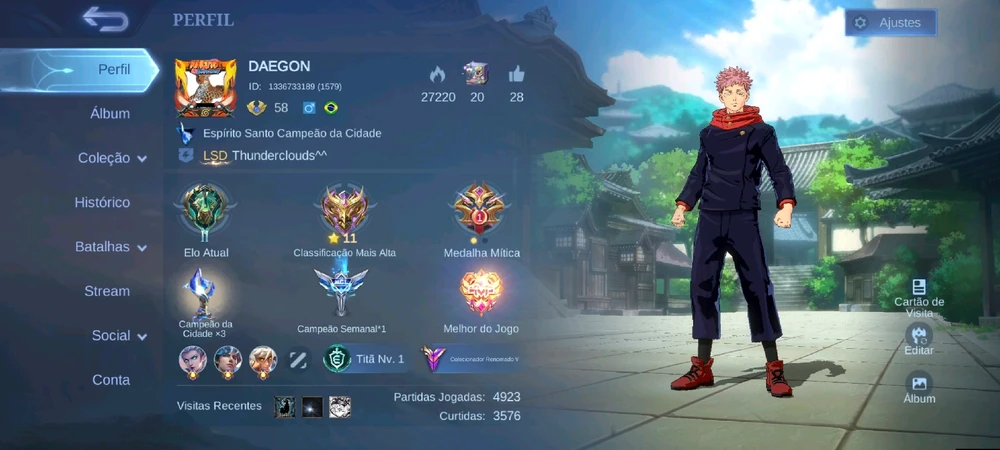Expand the Batalhas section
1000x450 pixels.
click(110, 247)
